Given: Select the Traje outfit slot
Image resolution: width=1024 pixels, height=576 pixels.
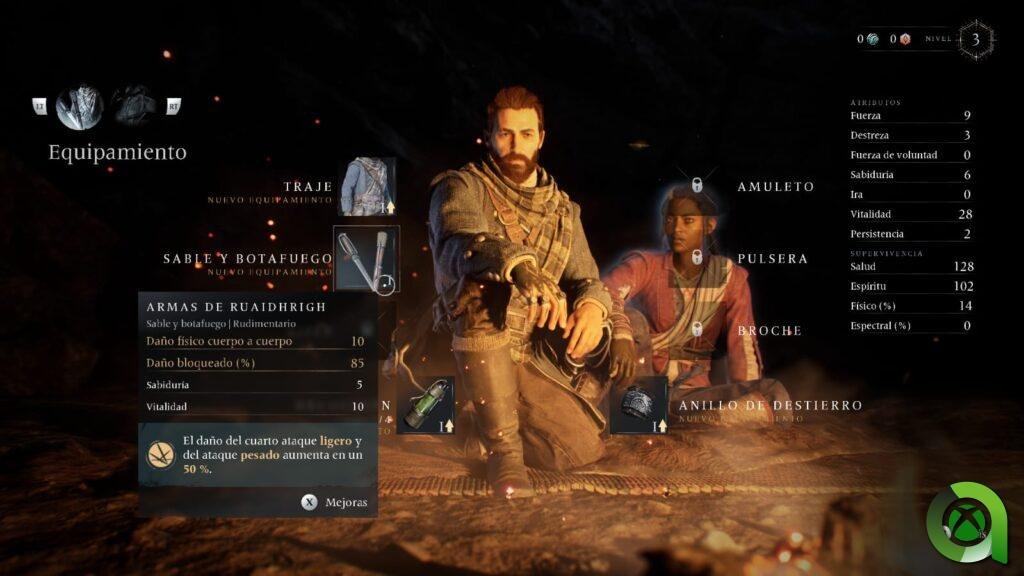Looking at the screenshot, I should 366,187.
